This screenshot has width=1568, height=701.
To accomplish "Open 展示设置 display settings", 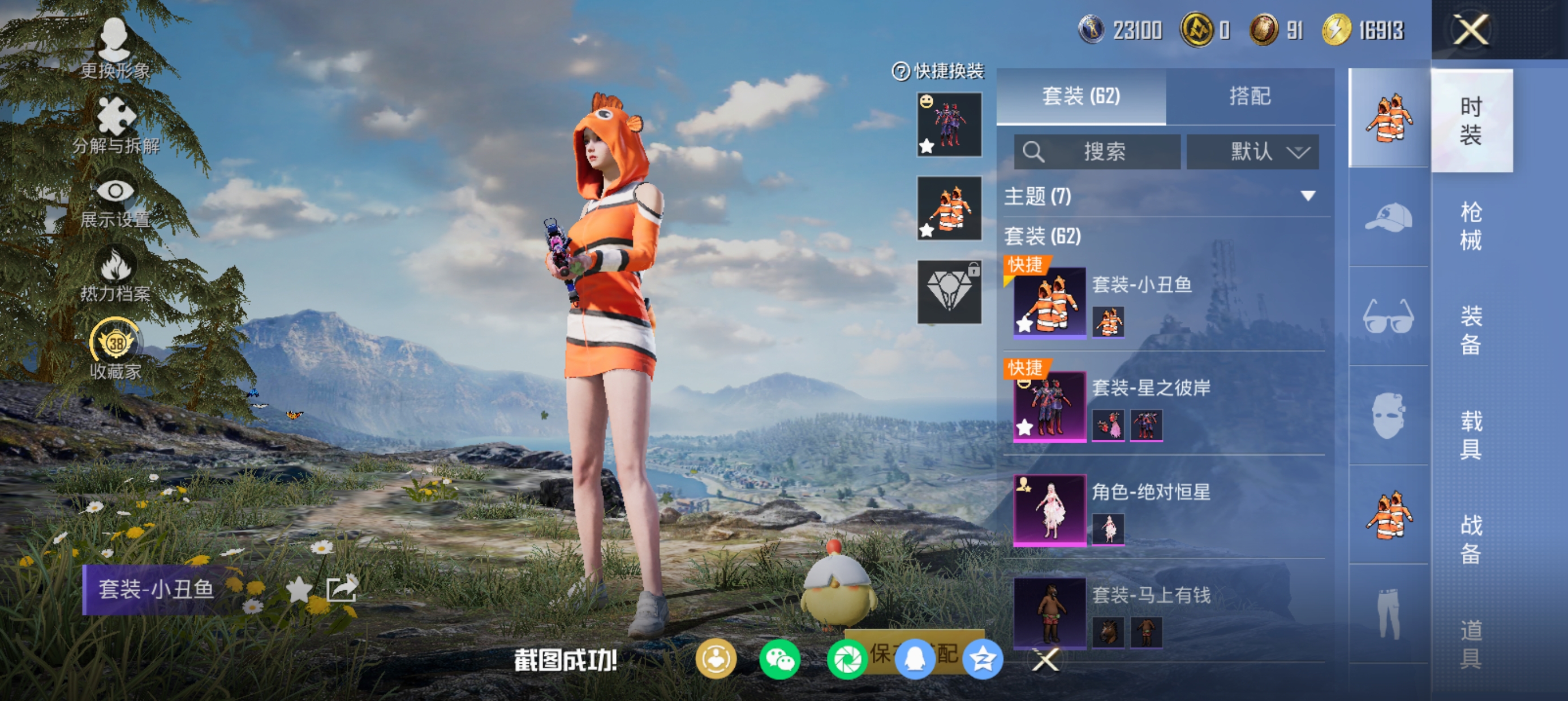I will pos(115,201).
